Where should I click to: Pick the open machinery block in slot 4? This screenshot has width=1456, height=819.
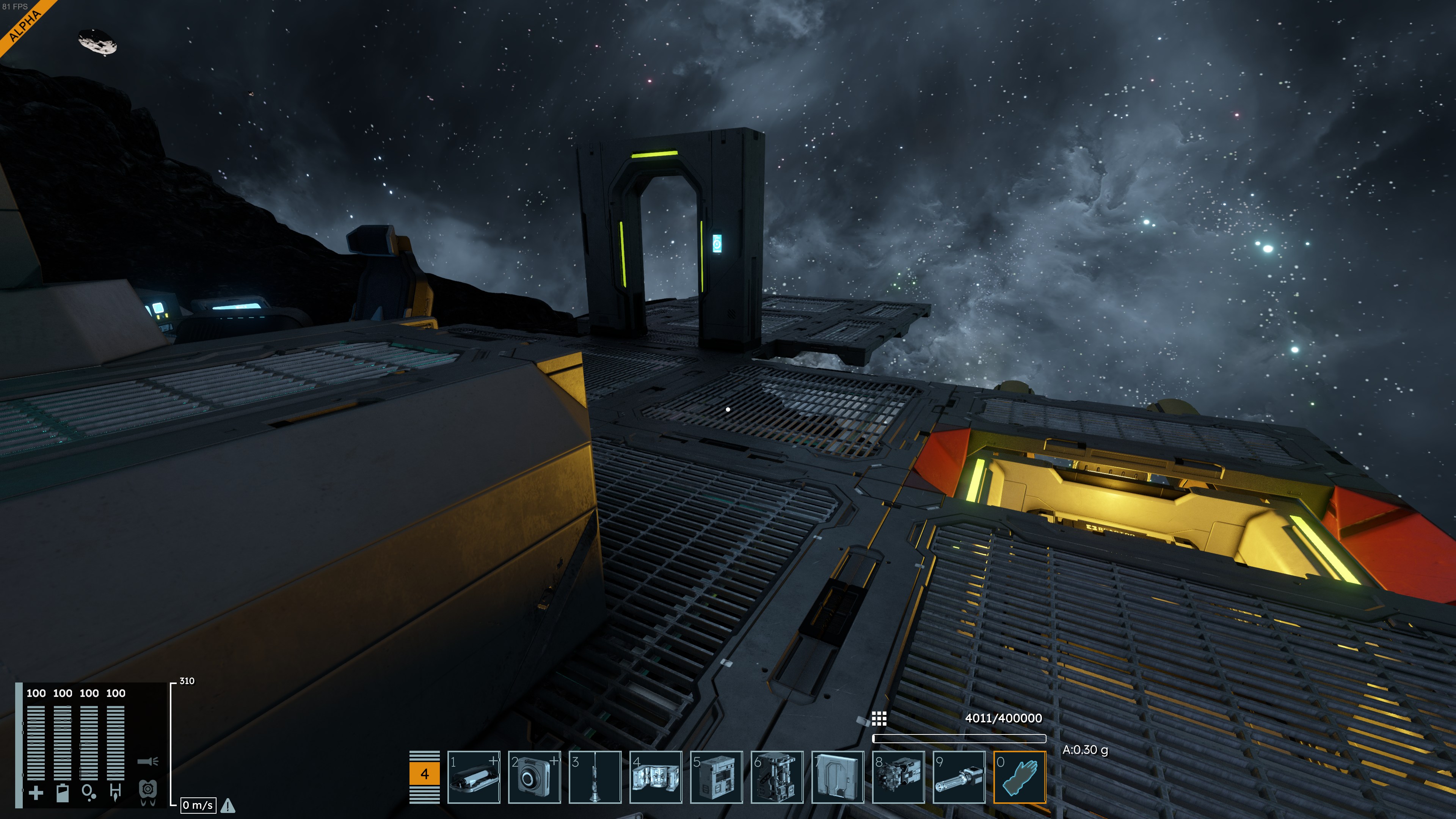click(656, 777)
